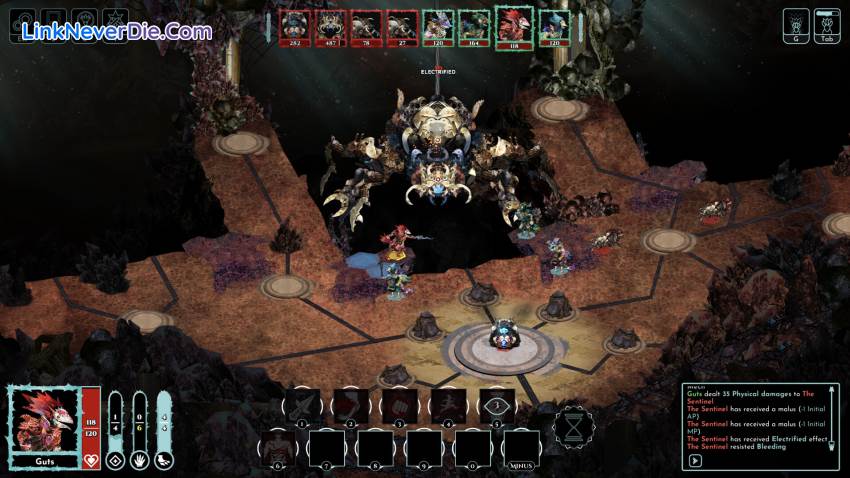Screen dimensions: 850x478
Task: Select the turn-order portrait with 487 HP
Action: tap(329, 27)
